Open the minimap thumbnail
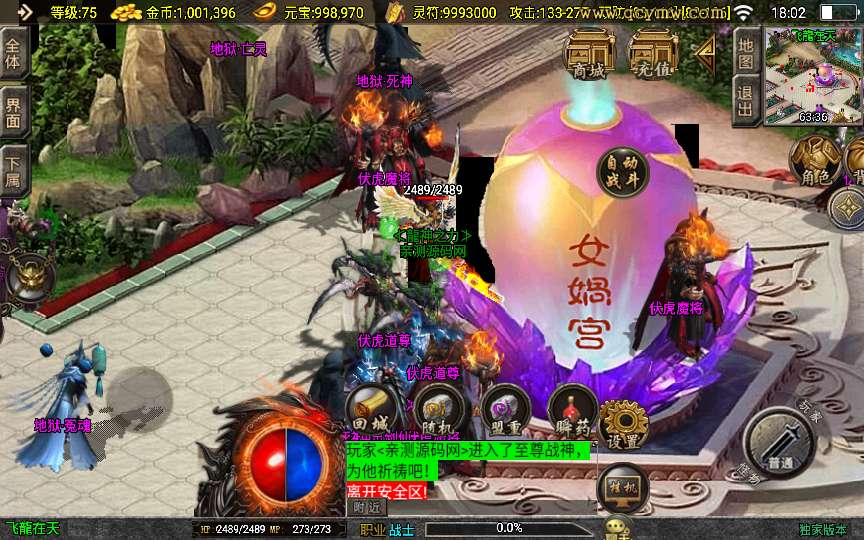 (813, 76)
